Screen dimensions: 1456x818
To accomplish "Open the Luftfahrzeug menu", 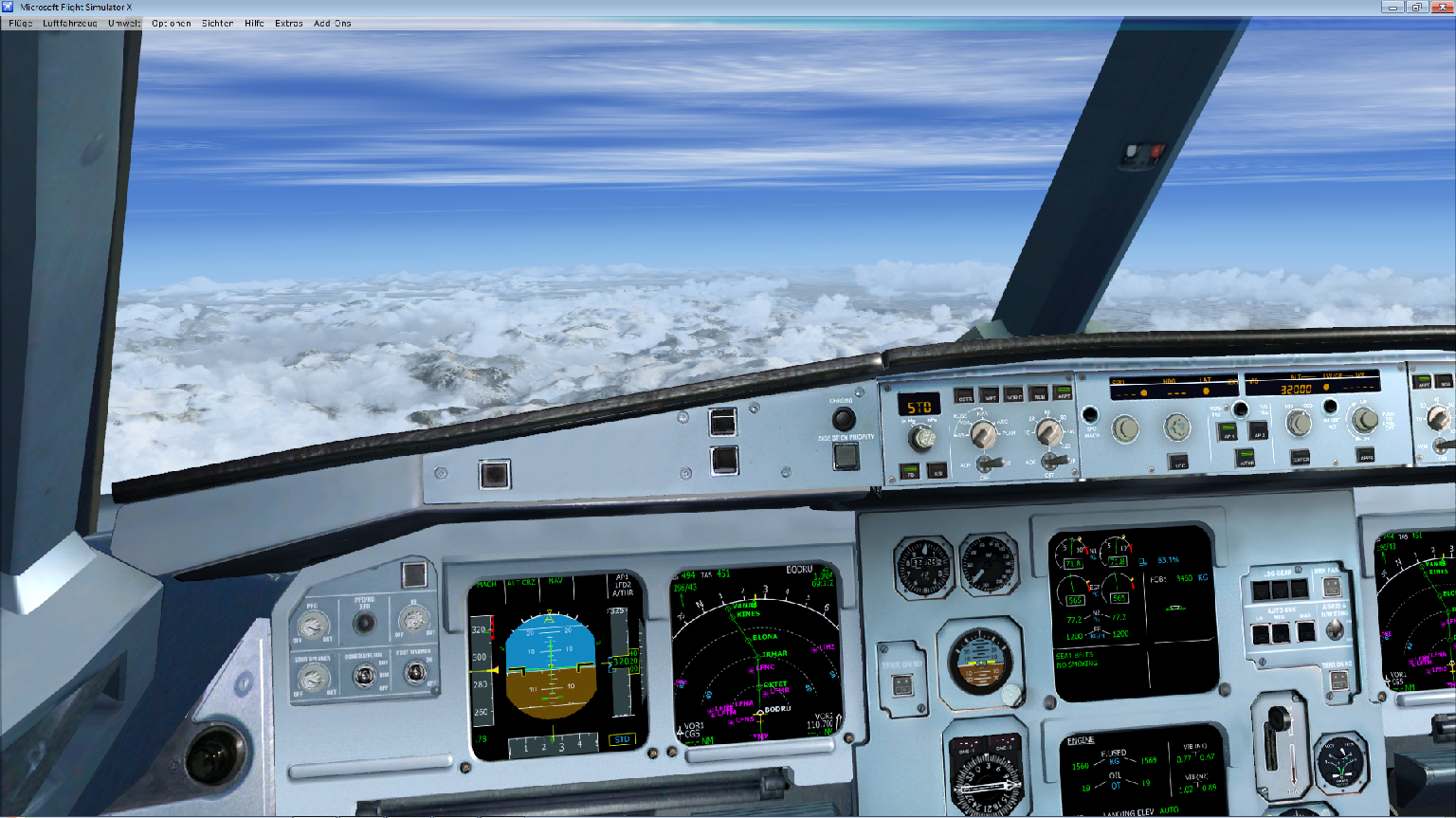I will [70, 24].
